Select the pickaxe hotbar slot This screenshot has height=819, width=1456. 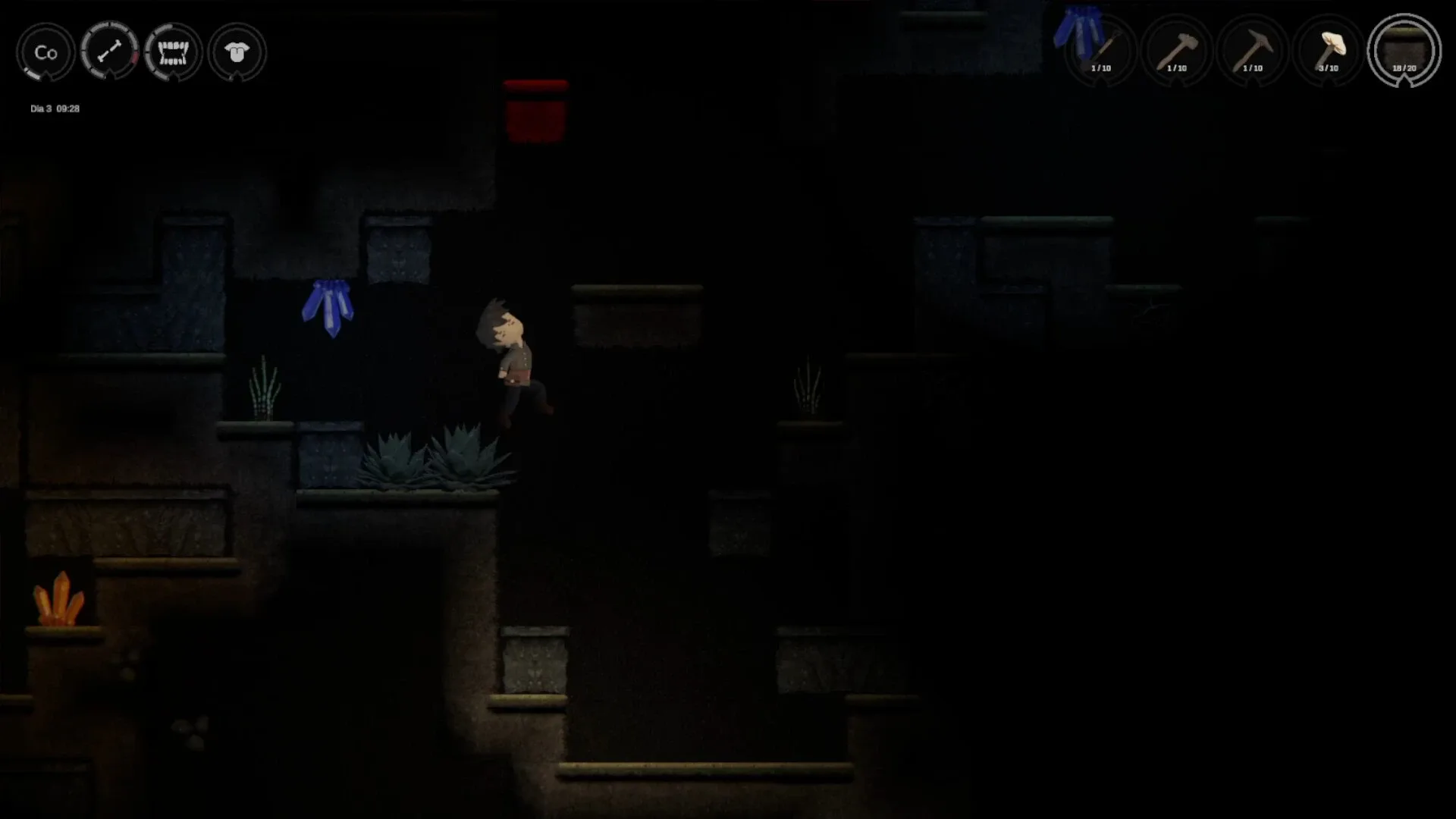[1253, 49]
